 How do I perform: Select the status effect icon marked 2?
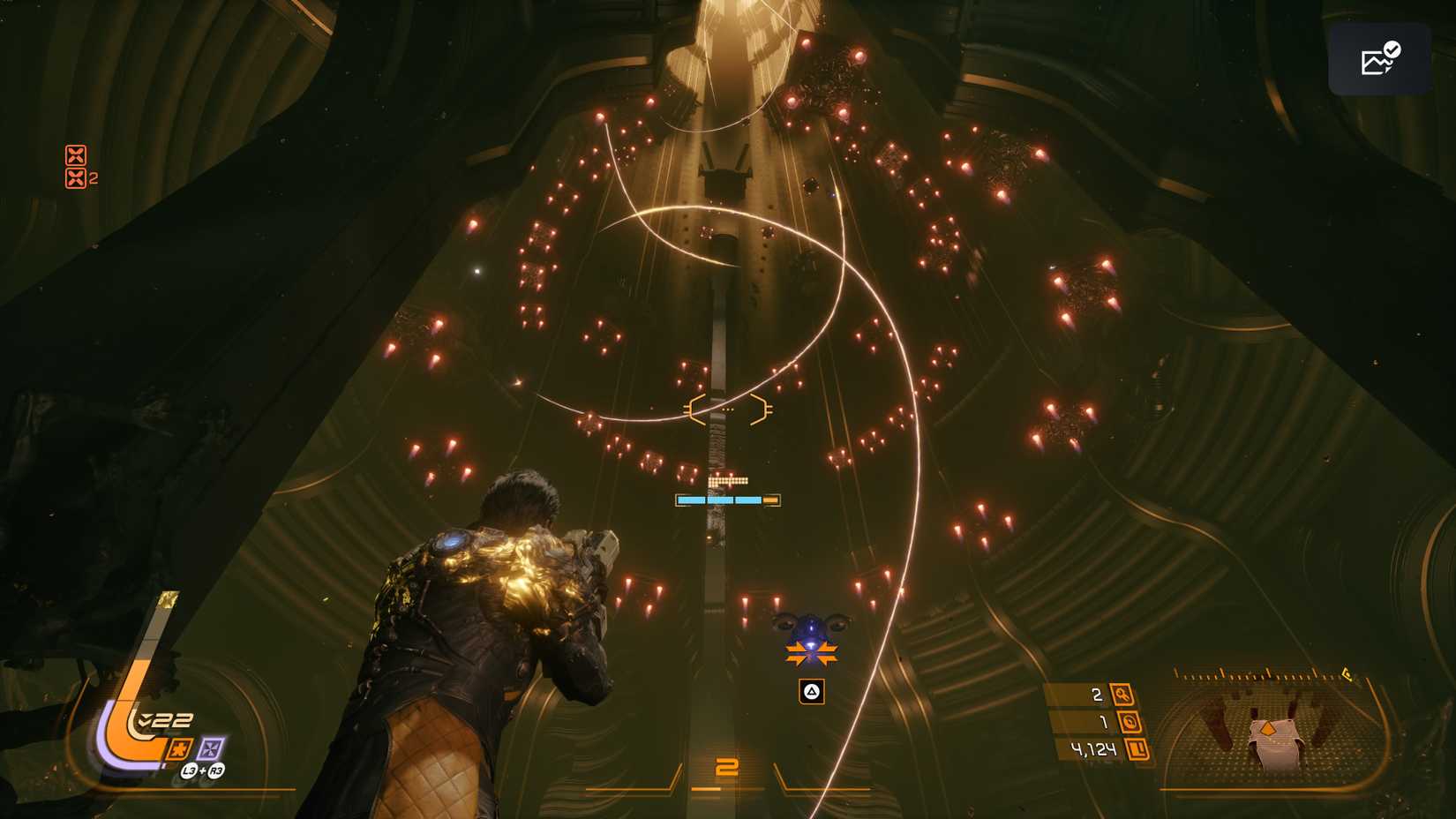tap(77, 178)
